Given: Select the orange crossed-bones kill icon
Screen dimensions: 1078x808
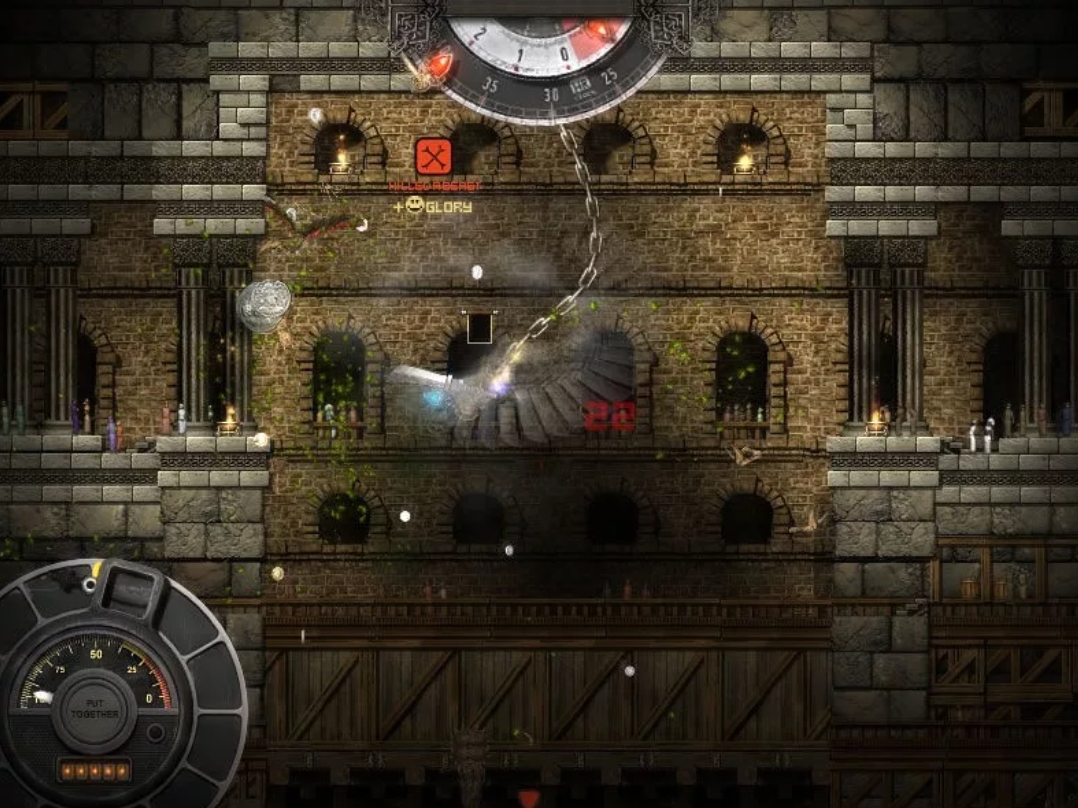Looking at the screenshot, I should pyautogui.click(x=434, y=156).
